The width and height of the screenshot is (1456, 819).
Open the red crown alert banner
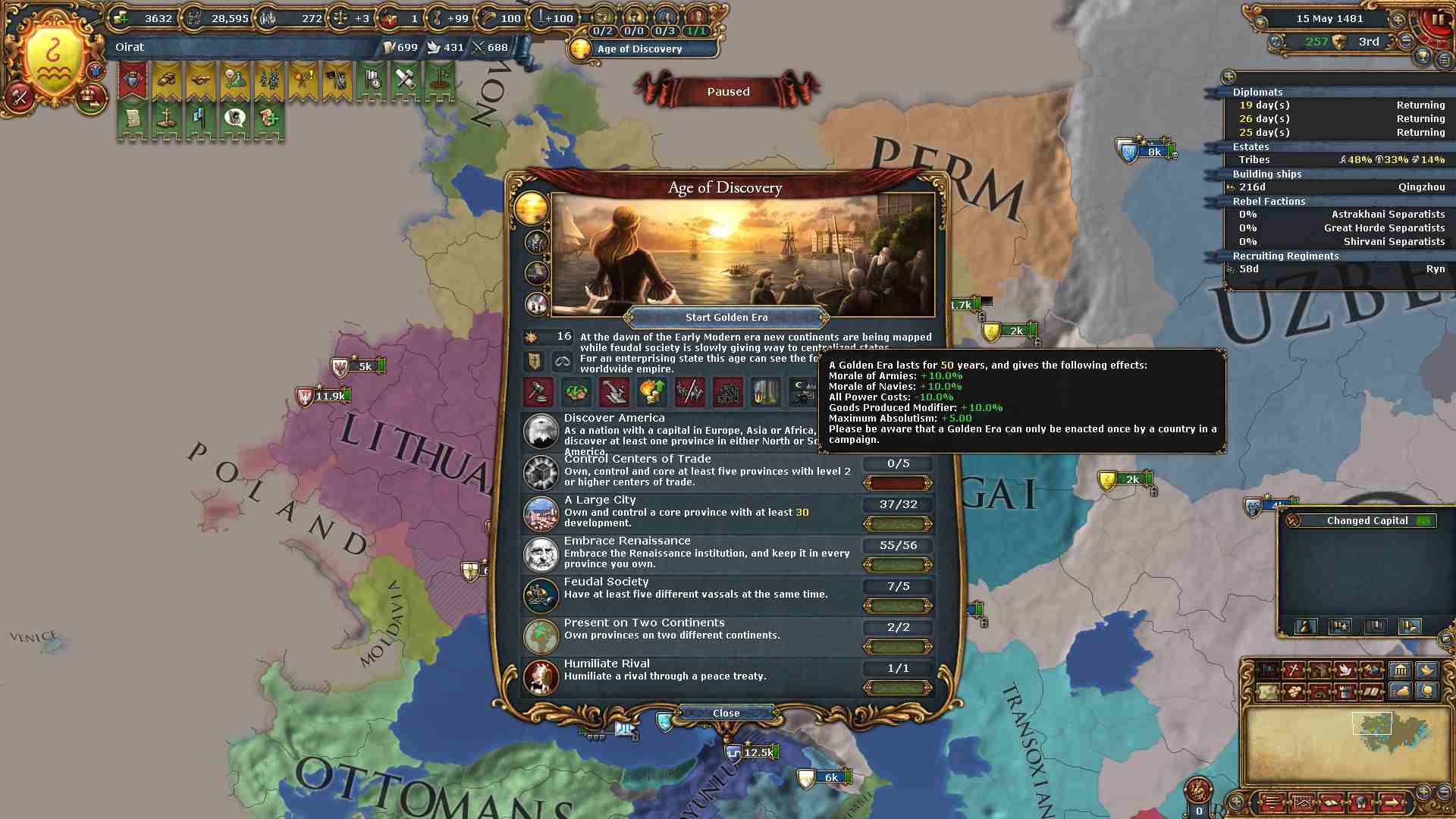pyautogui.click(x=132, y=80)
